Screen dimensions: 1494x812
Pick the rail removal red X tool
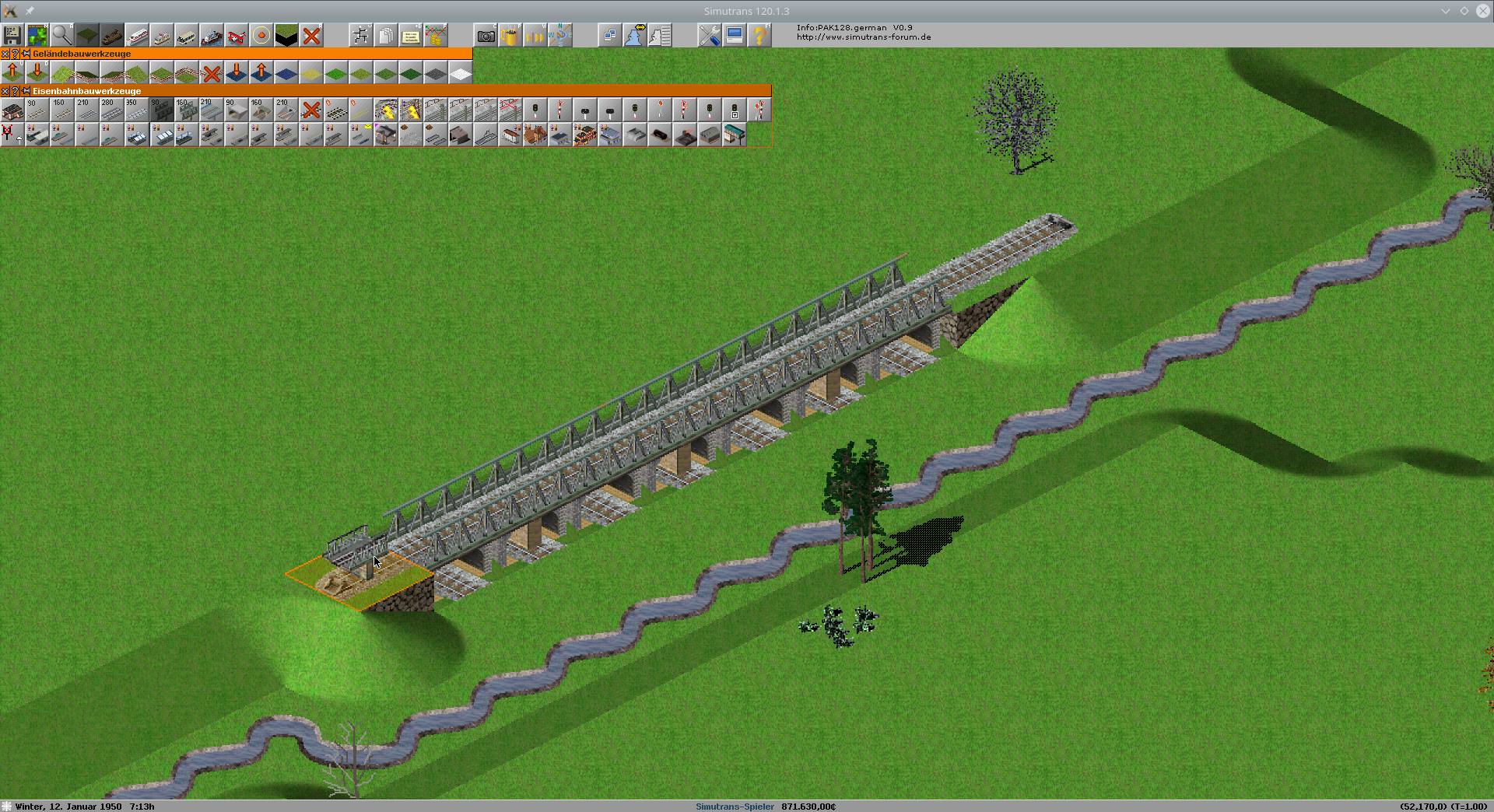[311, 110]
